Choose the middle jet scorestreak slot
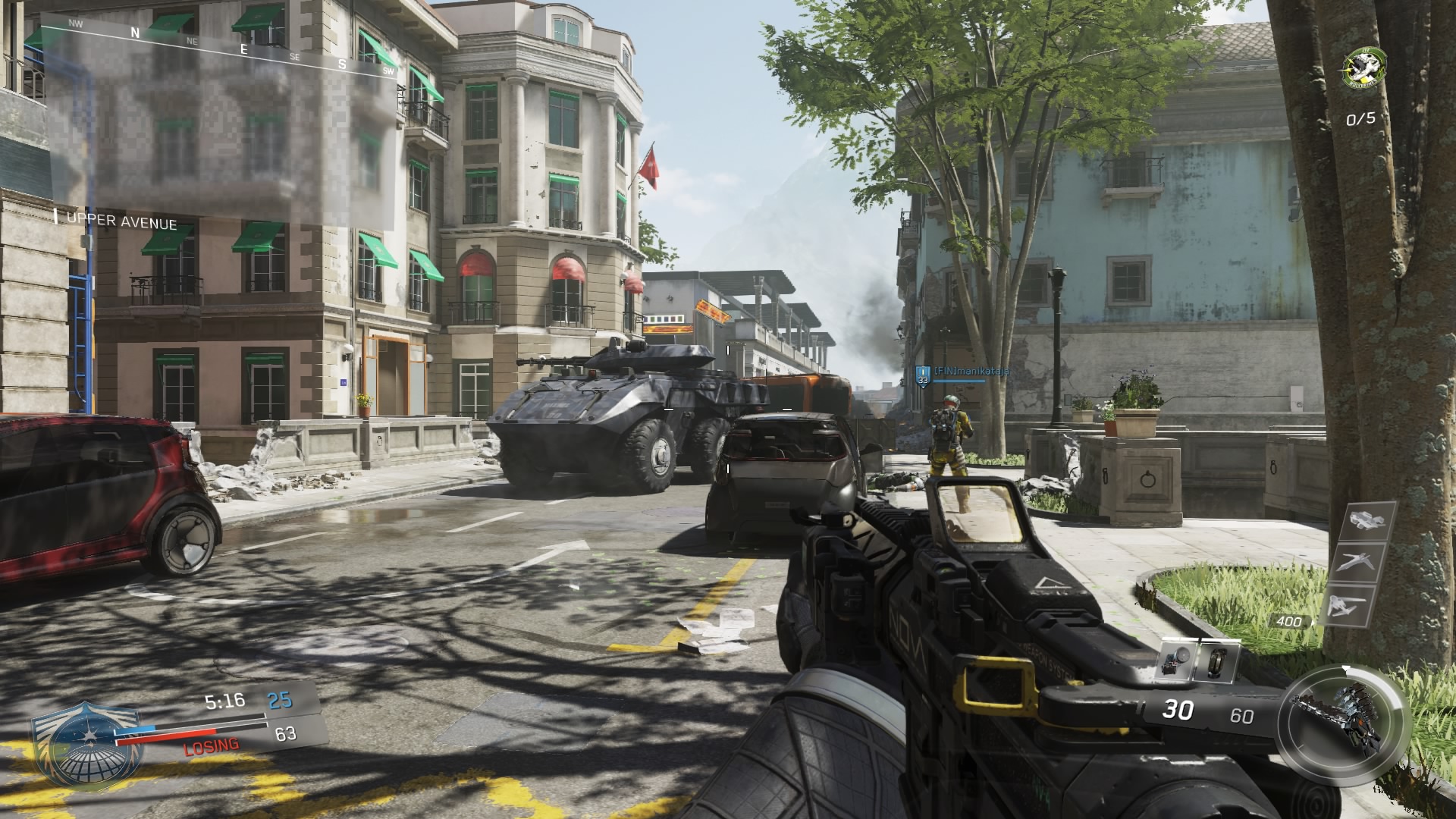The width and height of the screenshot is (1456, 819). click(1356, 563)
